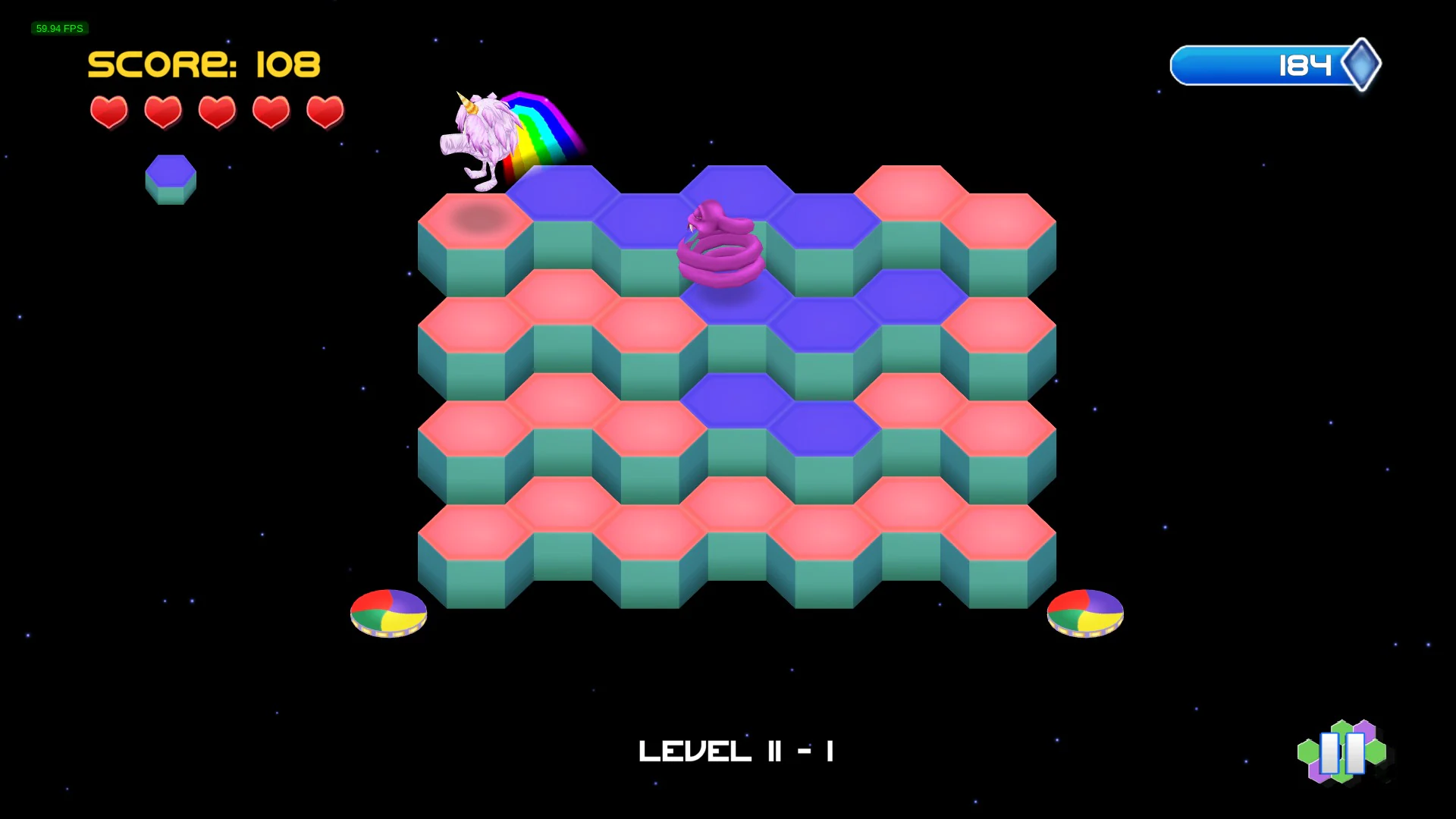Select the first red heart life icon
The height and width of the screenshot is (819, 1456).
click(x=108, y=111)
